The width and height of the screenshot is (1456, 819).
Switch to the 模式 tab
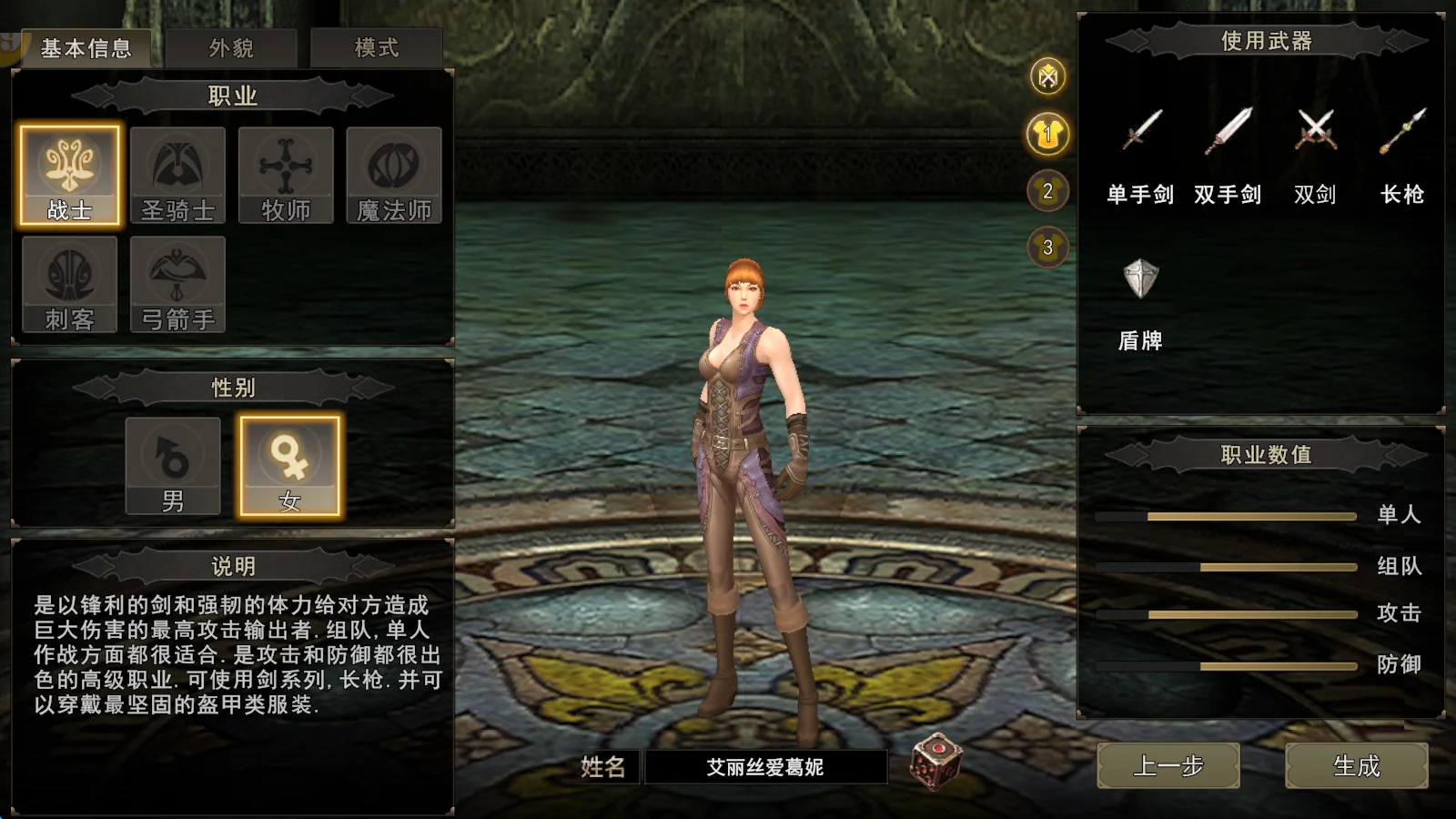coord(376,47)
